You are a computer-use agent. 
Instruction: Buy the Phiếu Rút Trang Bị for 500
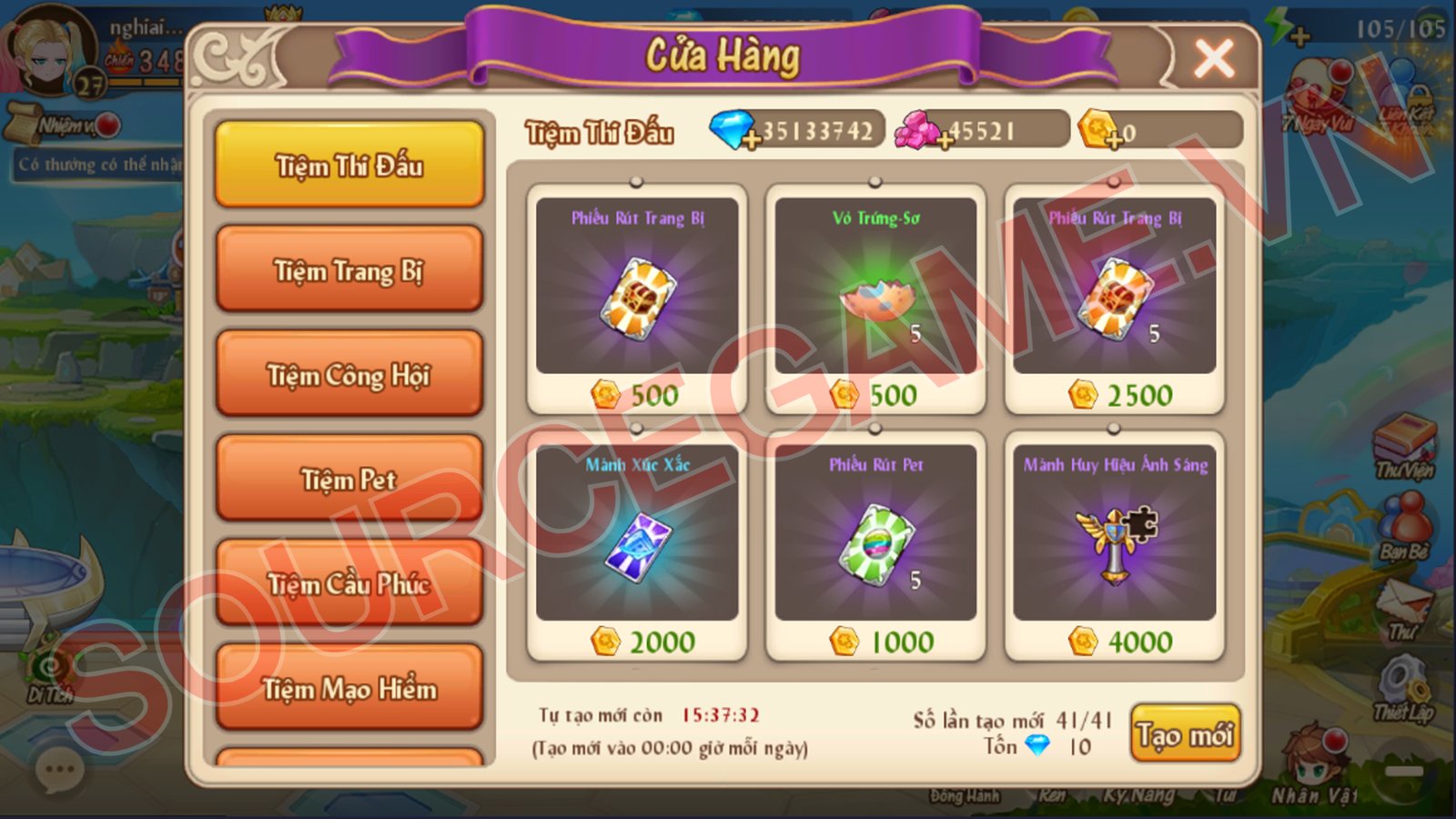(637, 298)
